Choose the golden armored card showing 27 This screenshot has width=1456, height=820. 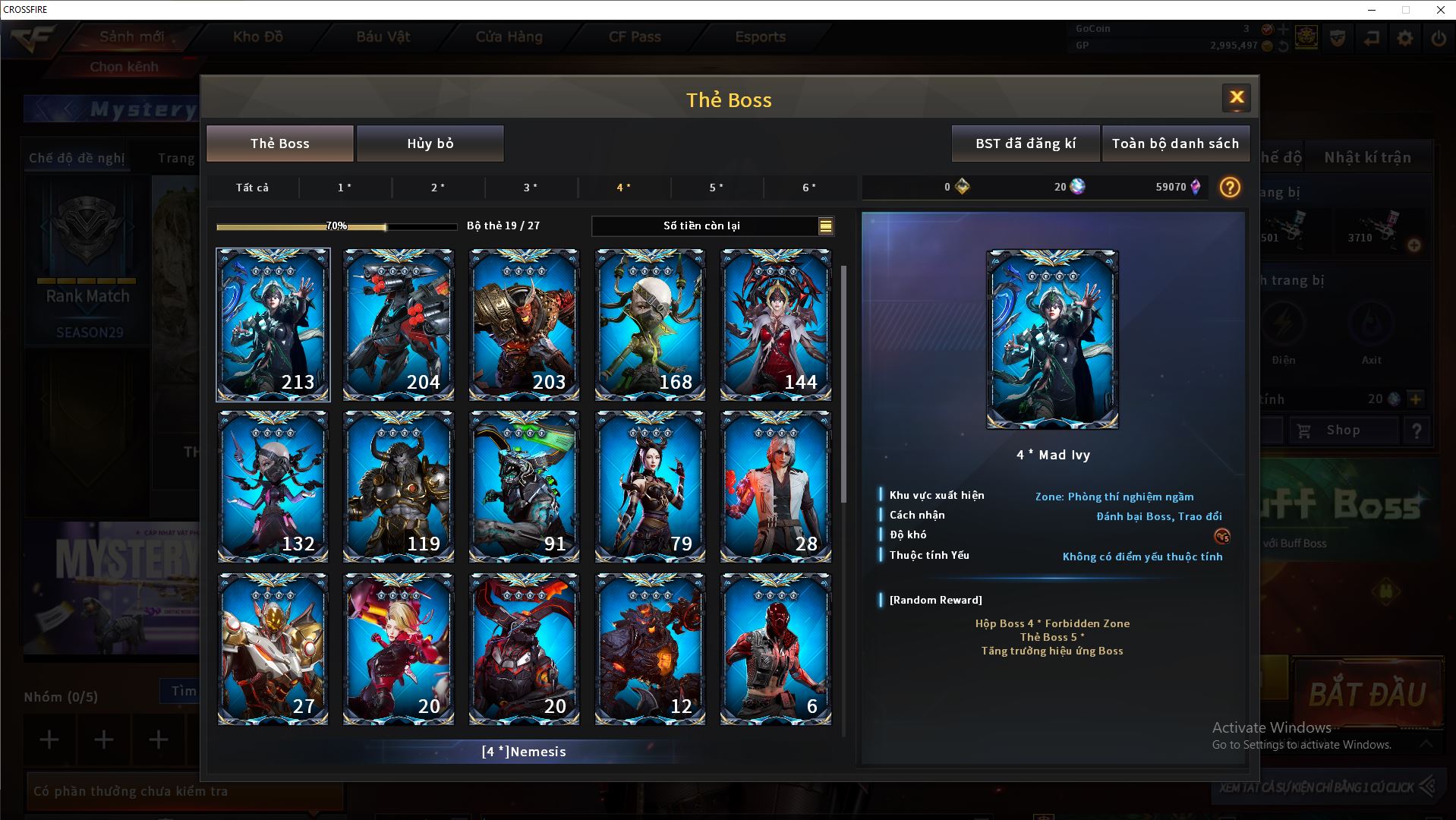(x=273, y=649)
